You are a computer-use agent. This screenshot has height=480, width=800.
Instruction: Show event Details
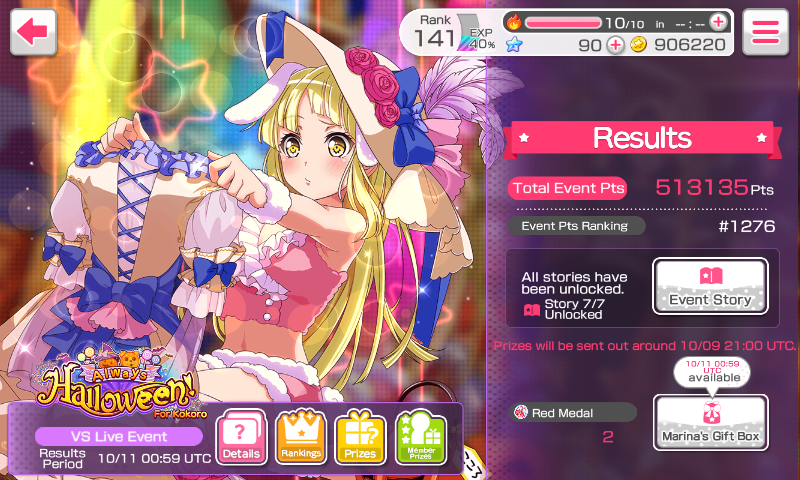[241, 437]
